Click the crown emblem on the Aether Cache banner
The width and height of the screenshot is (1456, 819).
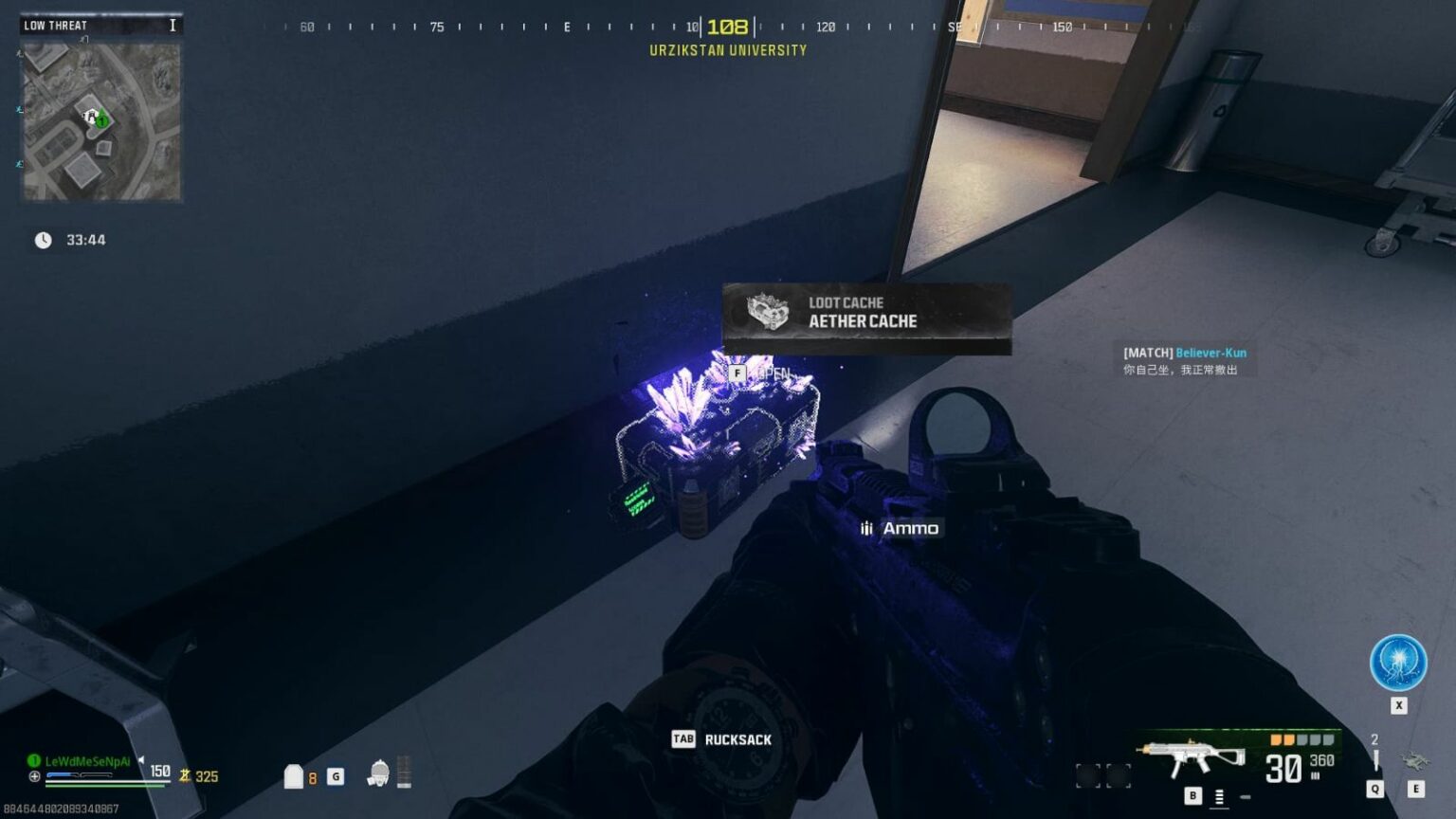770,313
